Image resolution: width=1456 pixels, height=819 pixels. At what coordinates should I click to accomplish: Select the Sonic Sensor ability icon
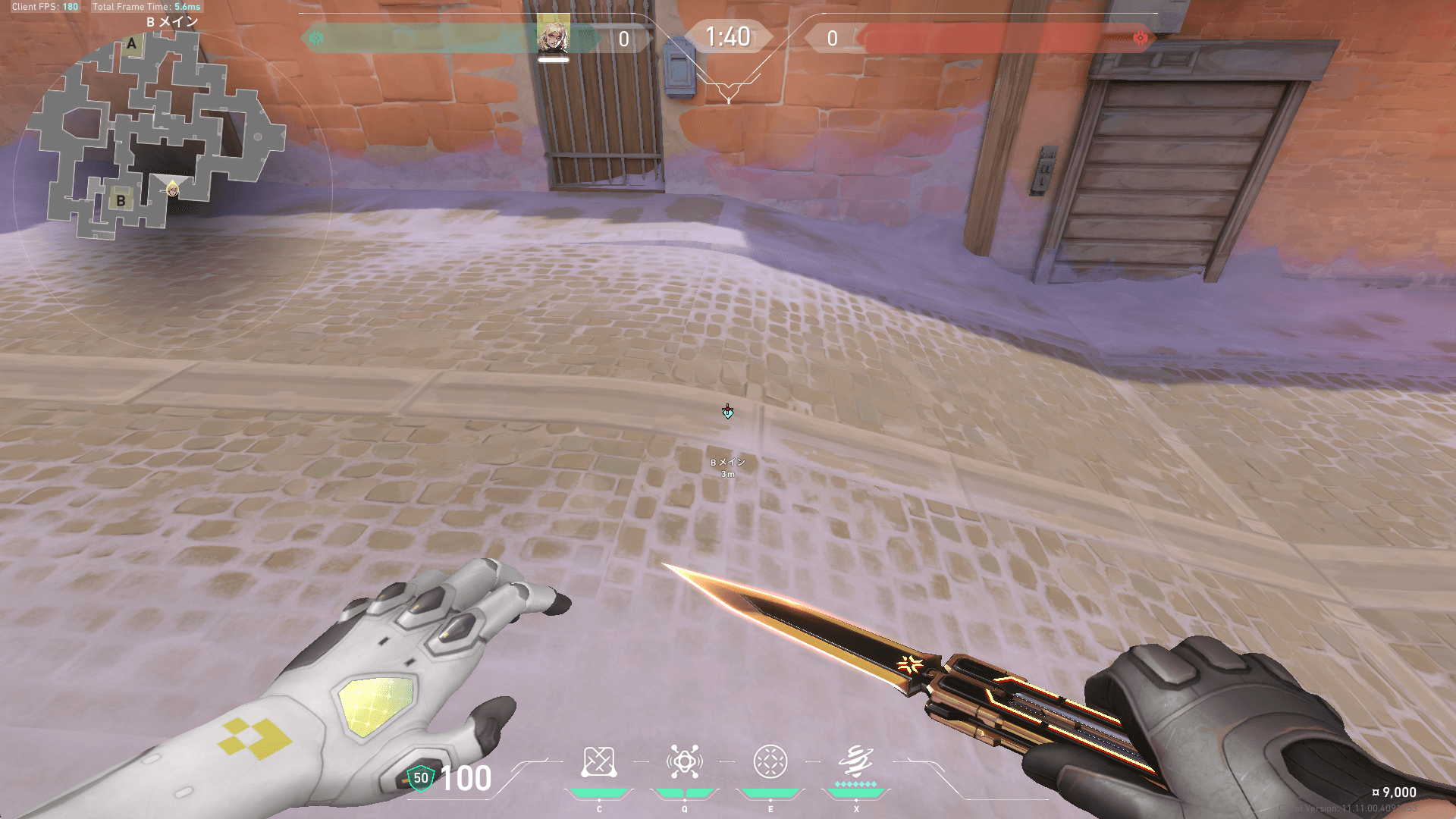coord(684,762)
